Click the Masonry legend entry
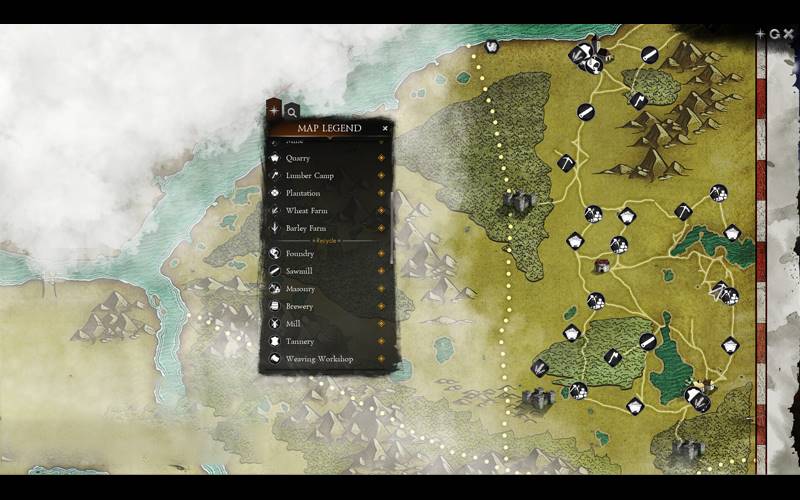The height and width of the screenshot is (500, 800). [x=300, y=289]
